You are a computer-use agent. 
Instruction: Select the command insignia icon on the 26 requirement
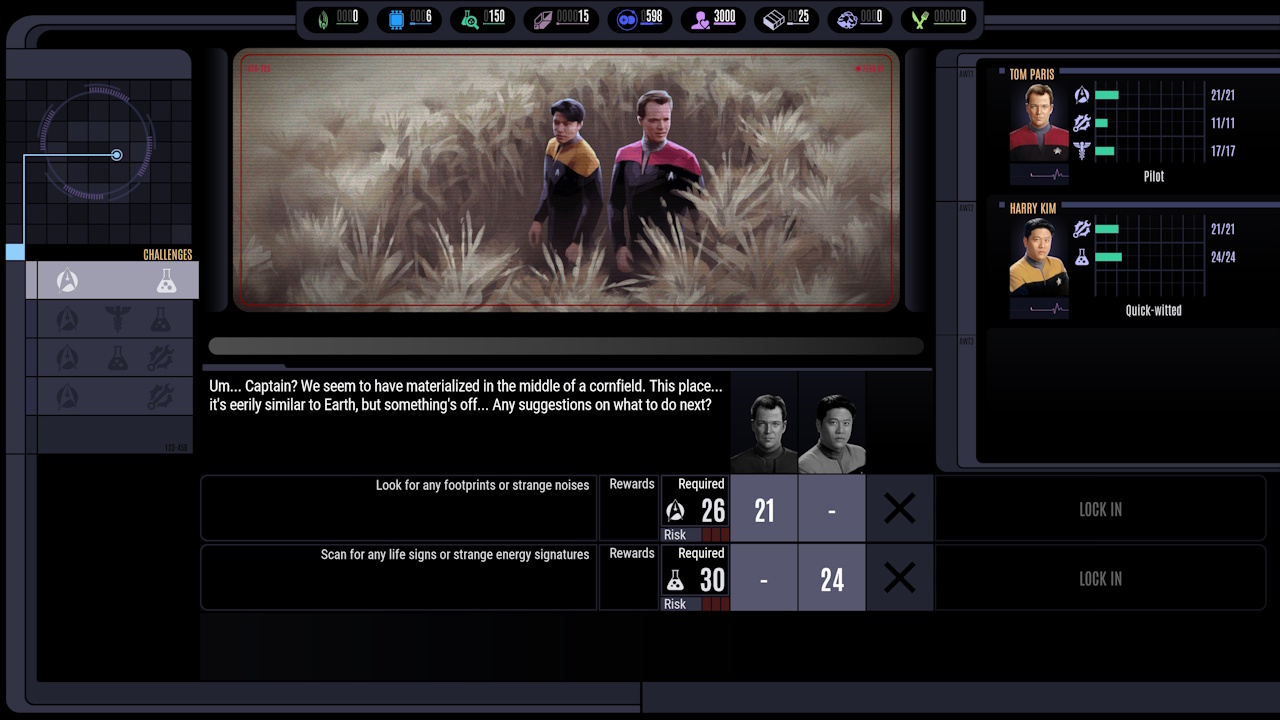point(674,511)
